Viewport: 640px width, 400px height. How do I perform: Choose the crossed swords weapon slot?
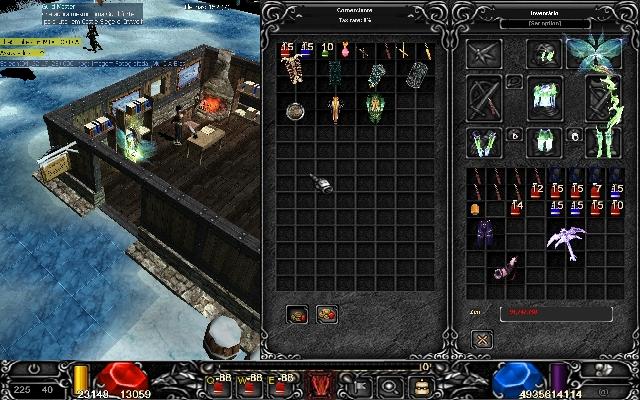tap(485, 100)
